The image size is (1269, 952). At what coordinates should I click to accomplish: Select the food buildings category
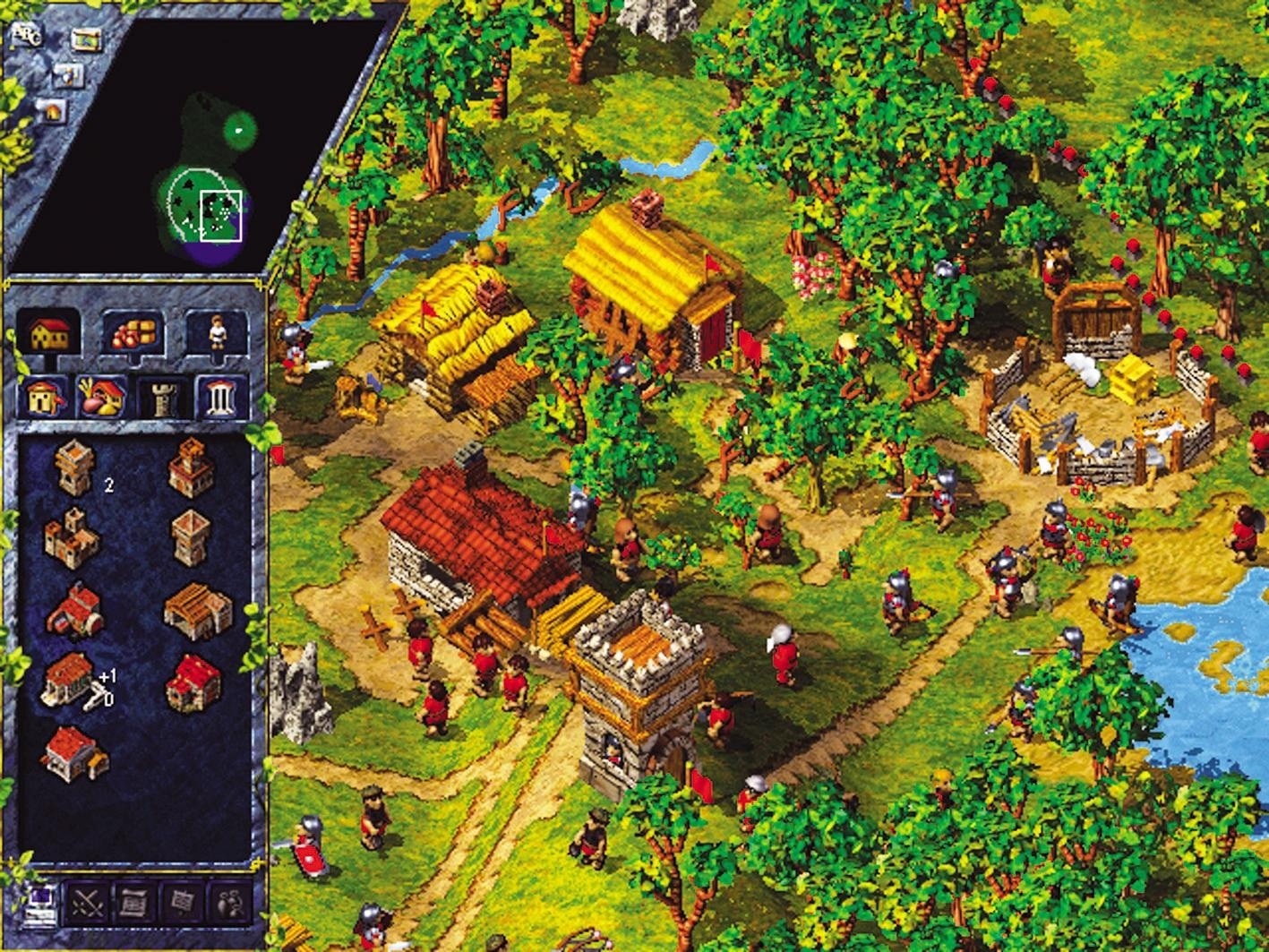tap(99, 397)
